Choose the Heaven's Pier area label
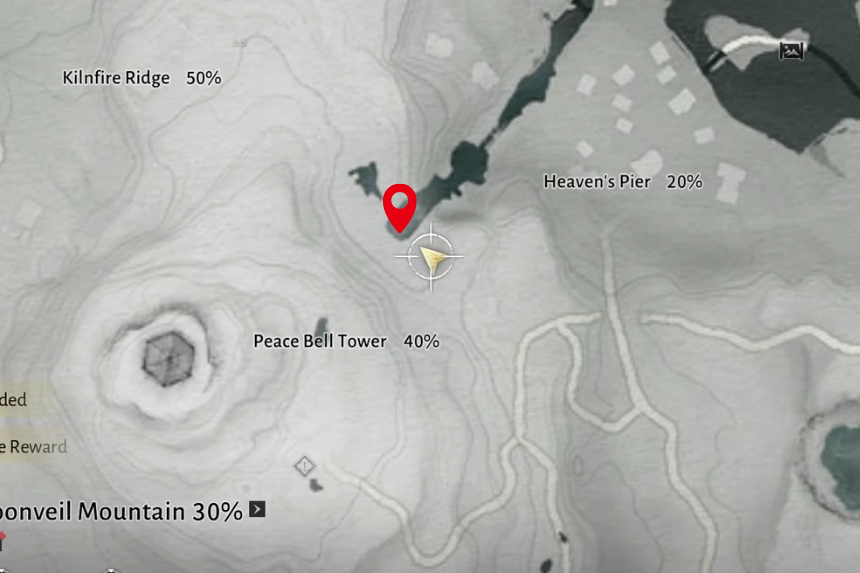Image resolution: width=860 pixels, height=573 pixels. [x=597, y=182]
